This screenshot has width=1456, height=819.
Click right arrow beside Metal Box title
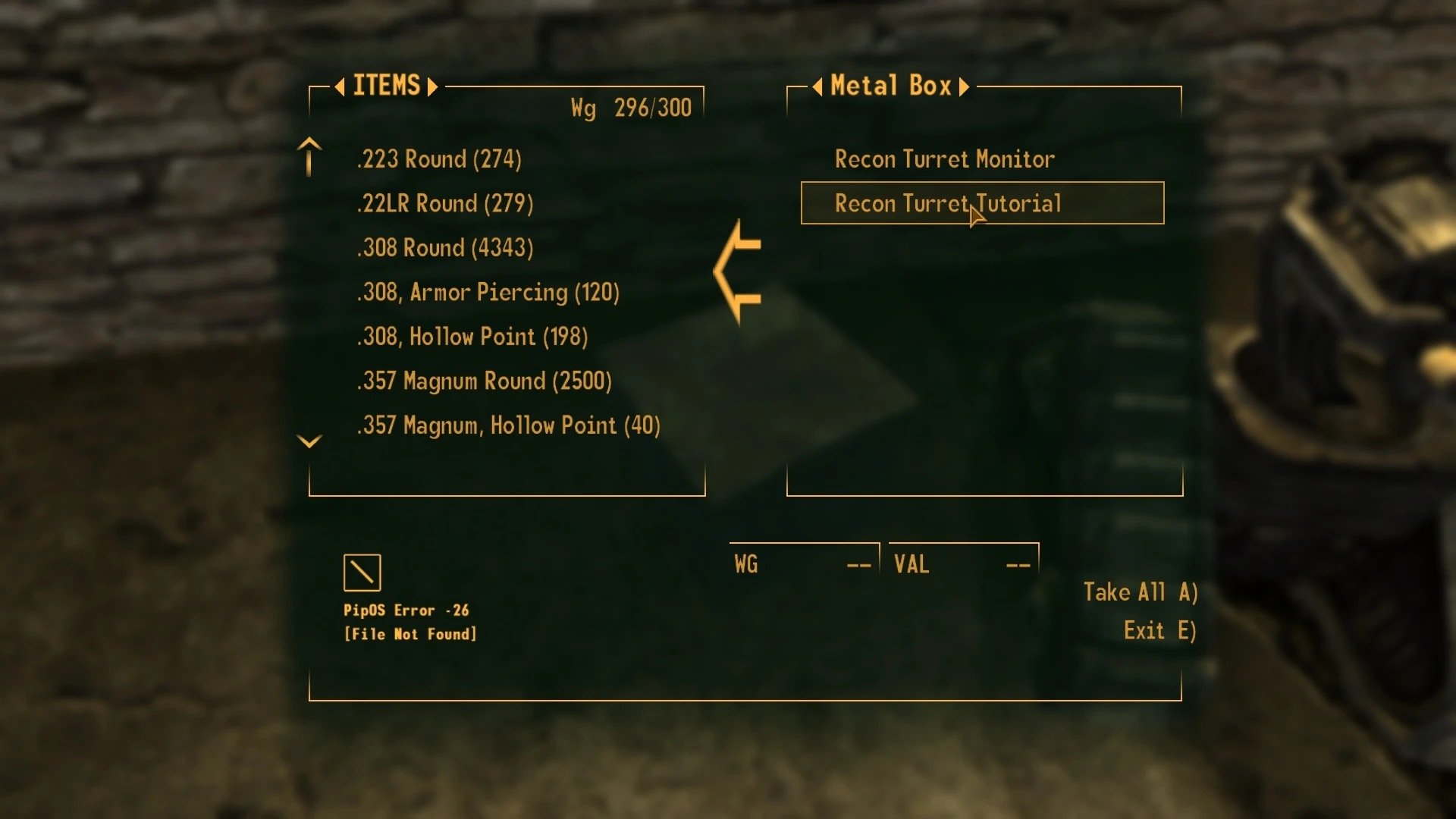(x=965, y=86)
